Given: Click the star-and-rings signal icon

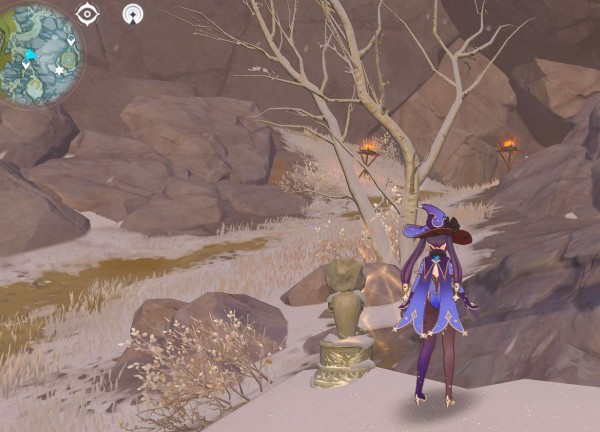Looking at the screenshot, I should pyautogui.click(x=133, y=14).
